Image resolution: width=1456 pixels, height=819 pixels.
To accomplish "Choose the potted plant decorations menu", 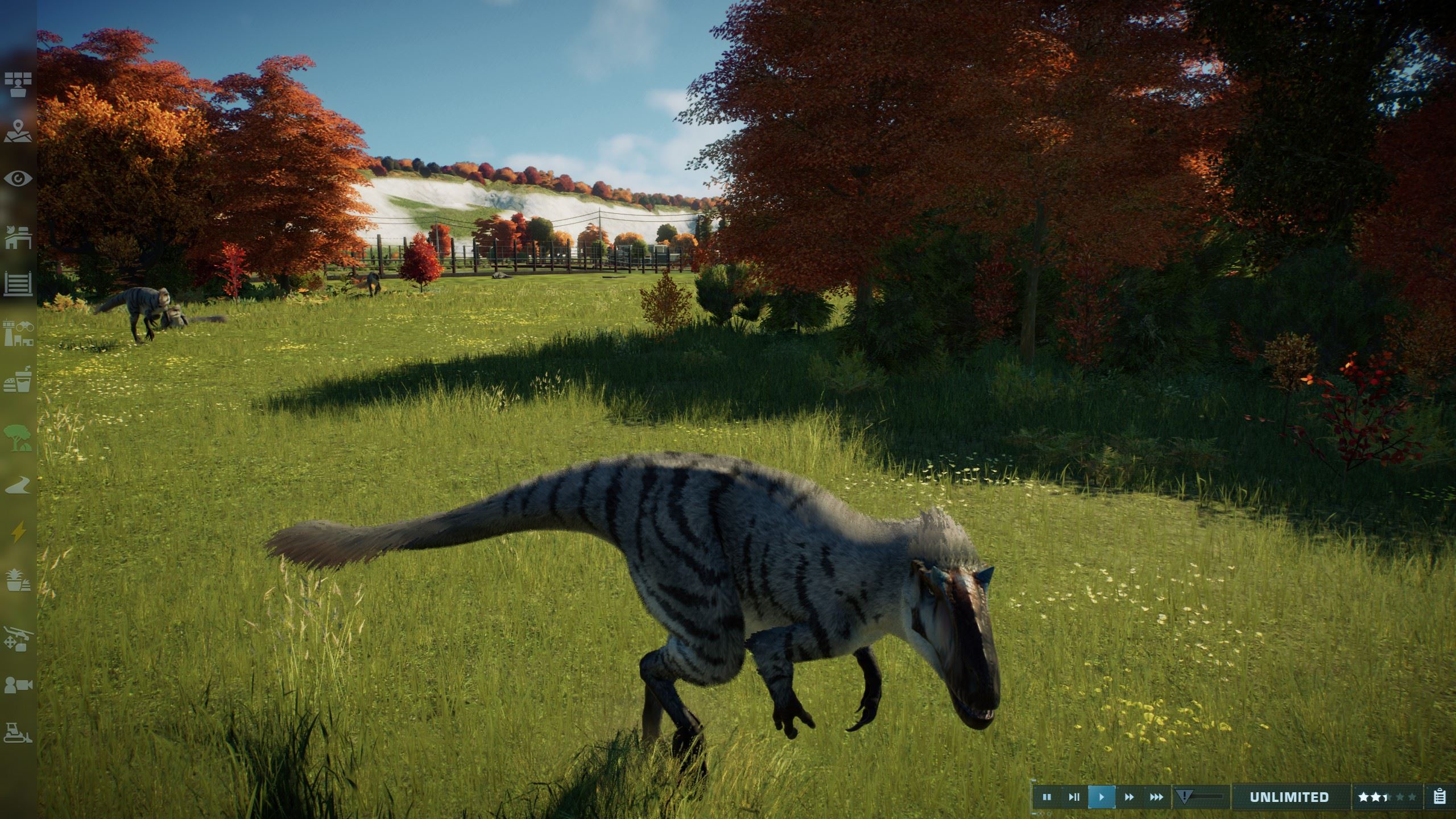I will (18, 580).
